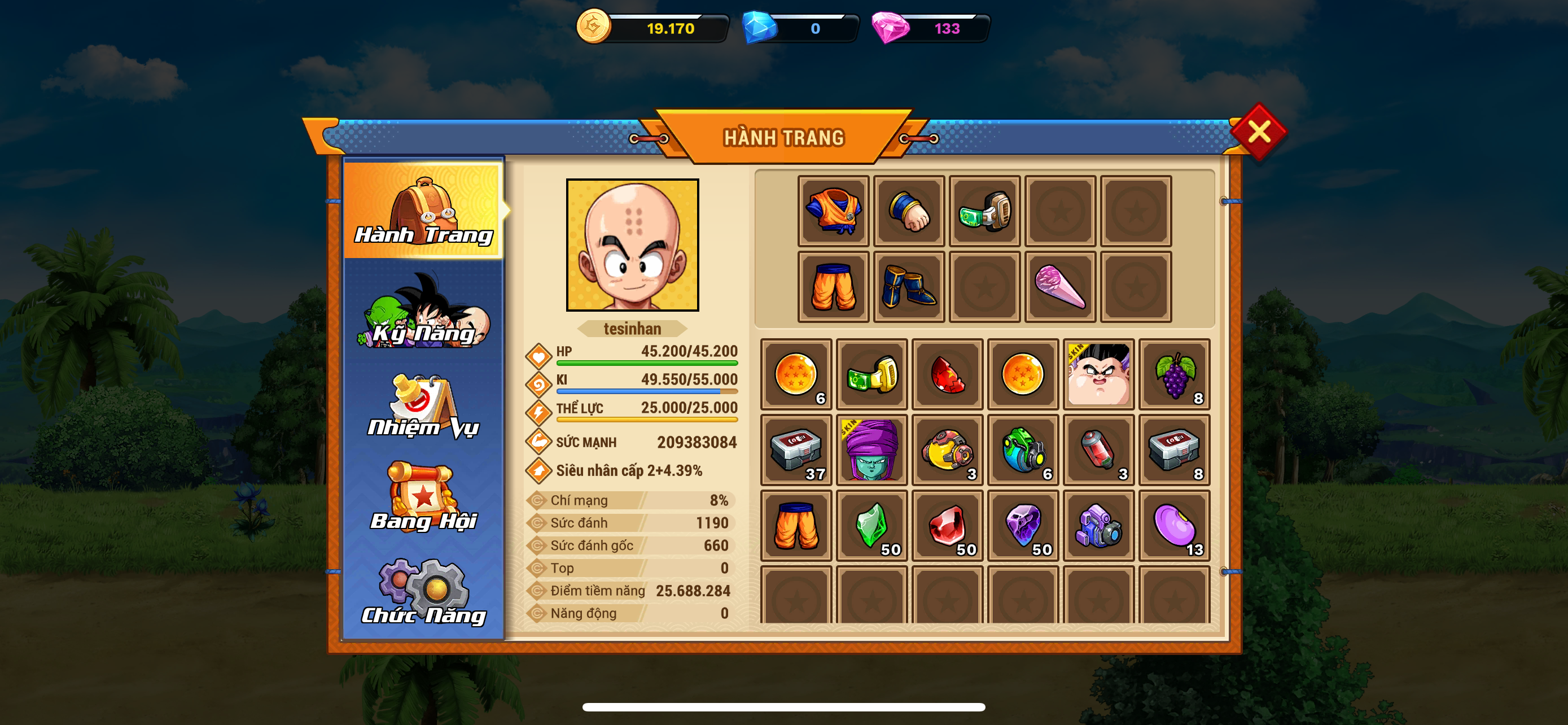Choose the purple turban skin item
The image size is (1568, 725).
coord(871,450)
